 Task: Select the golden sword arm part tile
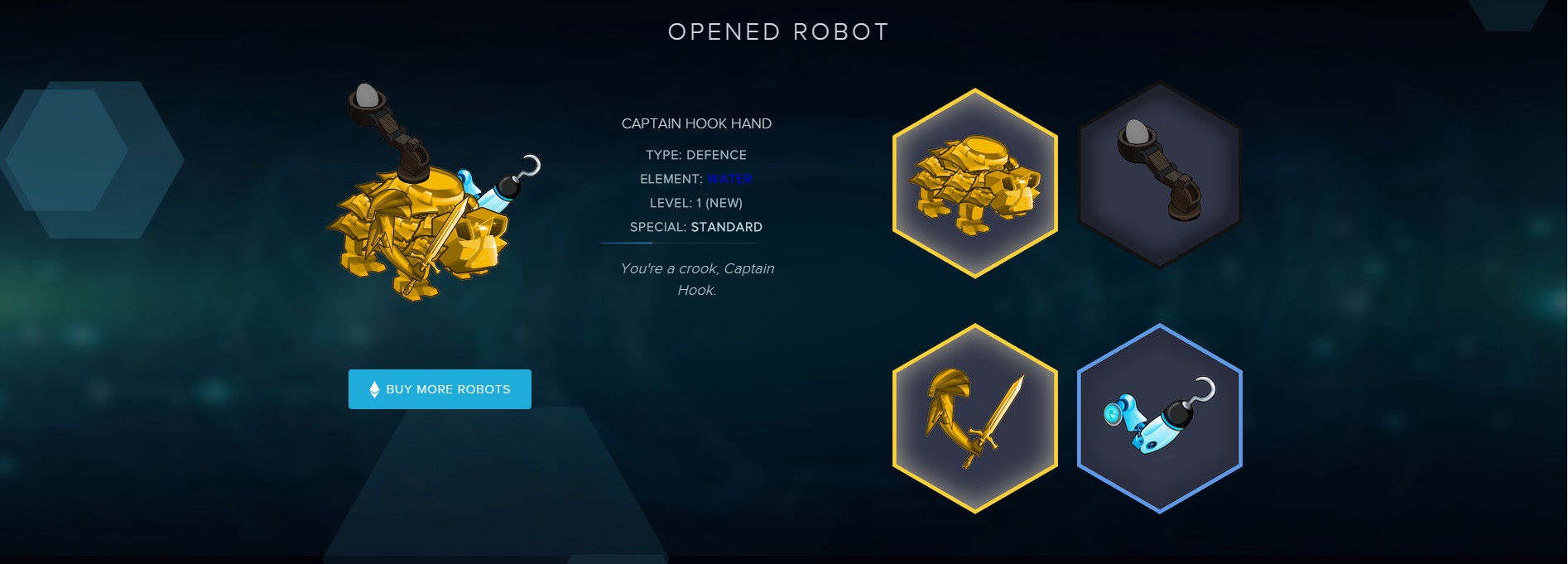pyautogui.click(x=975, y=418)
